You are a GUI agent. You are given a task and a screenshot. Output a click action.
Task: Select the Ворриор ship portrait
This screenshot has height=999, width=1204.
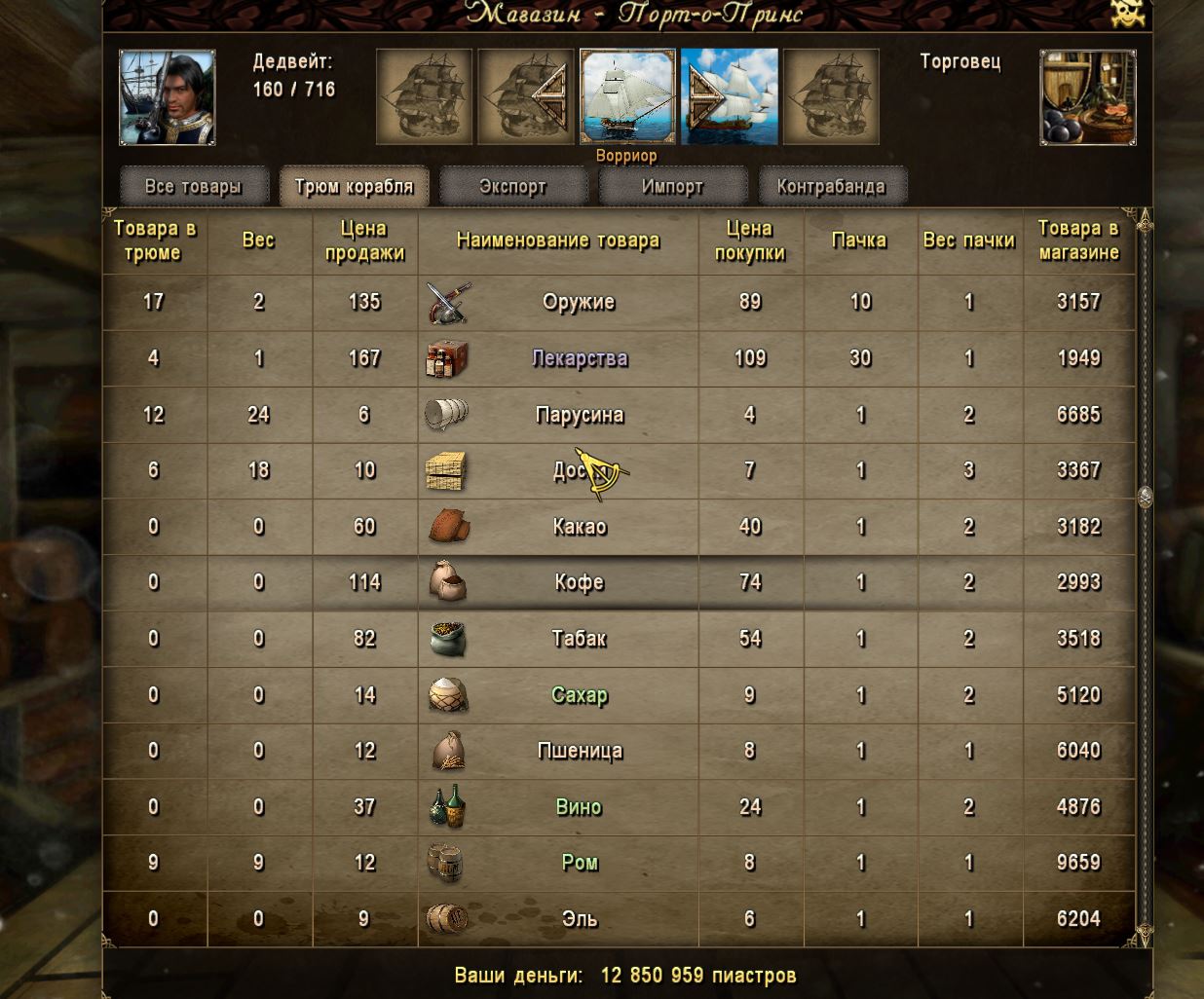627,97
